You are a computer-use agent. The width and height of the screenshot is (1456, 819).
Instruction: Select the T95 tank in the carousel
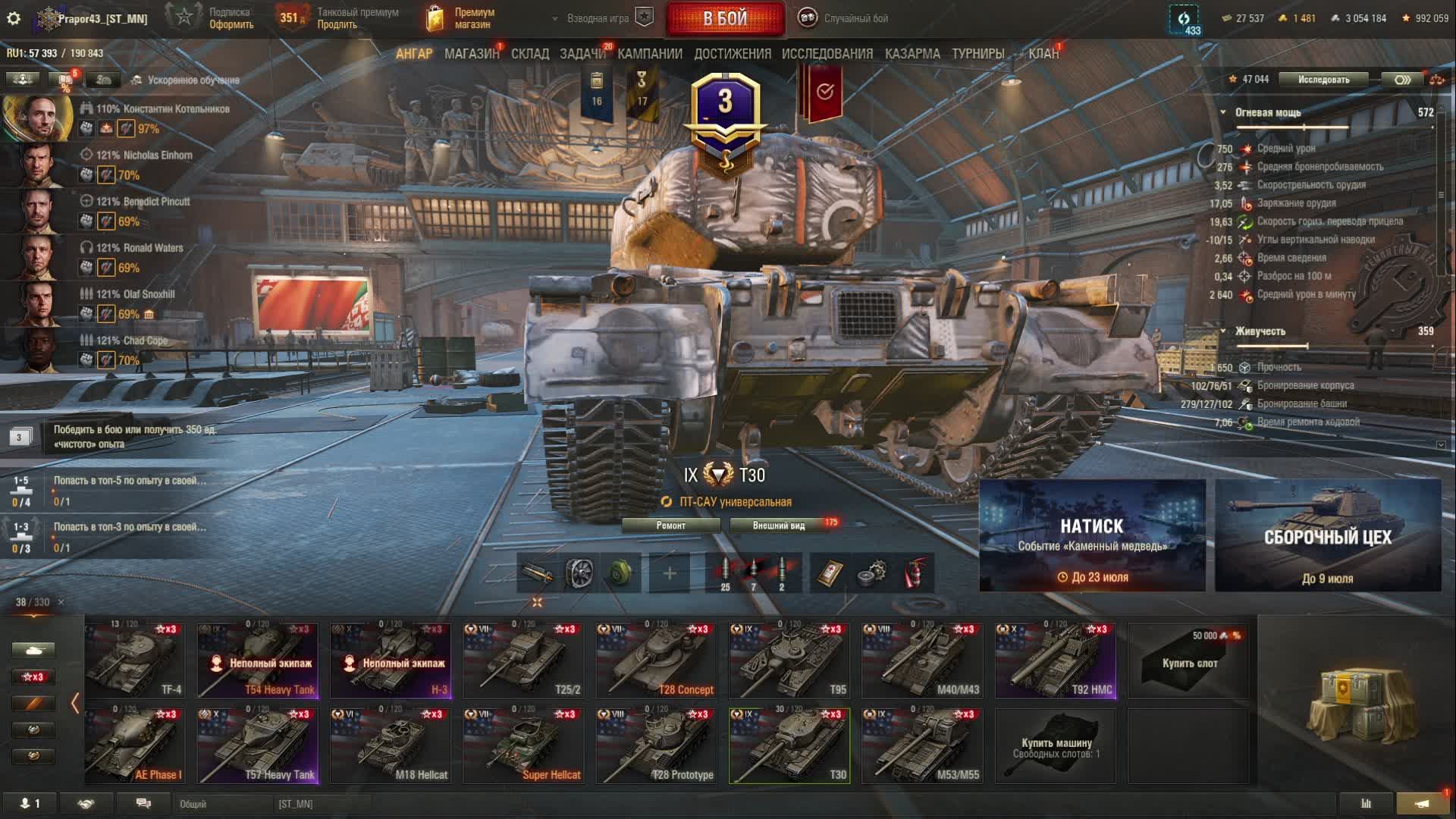tap(789, 661)
